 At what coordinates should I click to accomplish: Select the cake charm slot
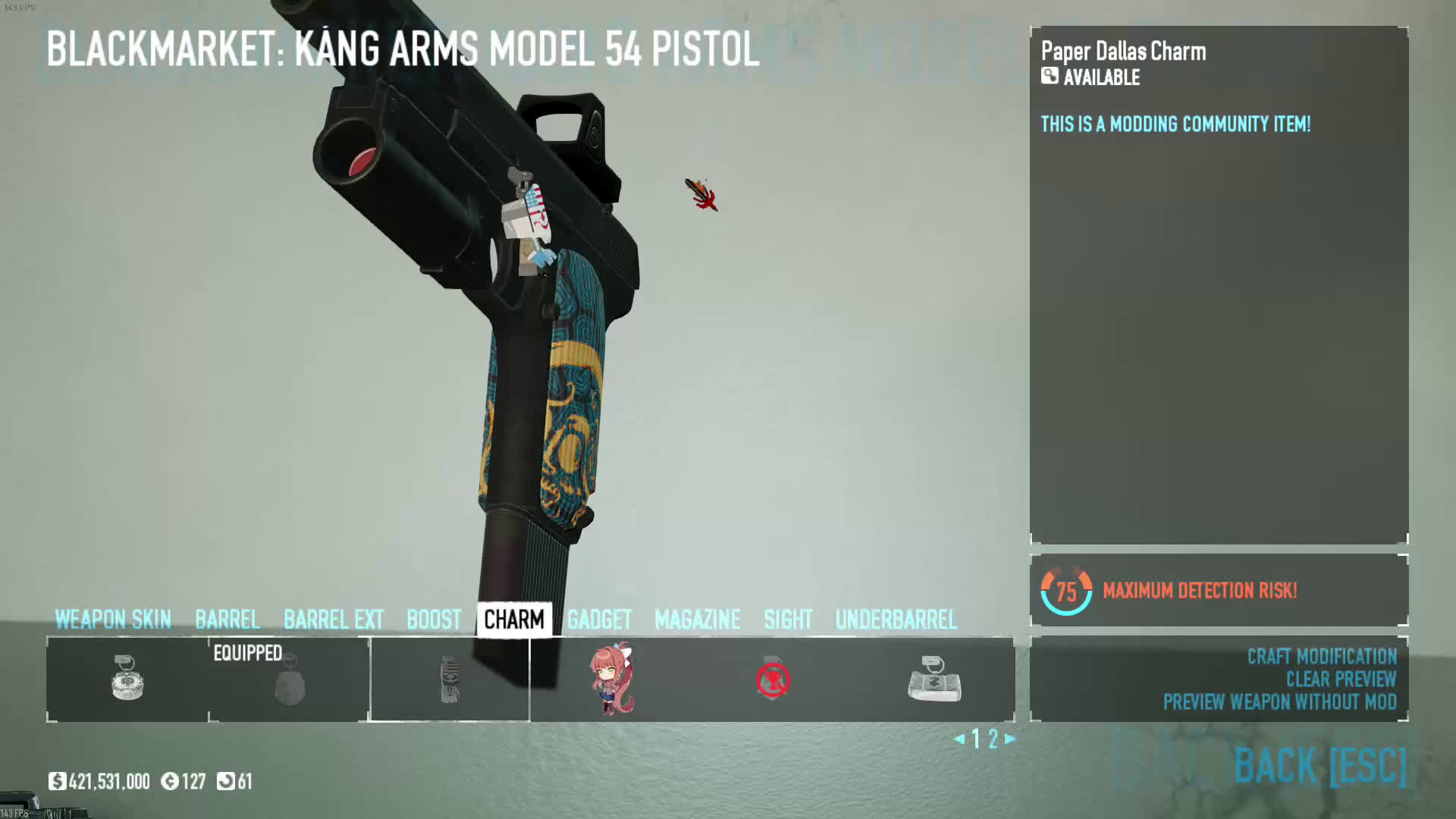127,679
